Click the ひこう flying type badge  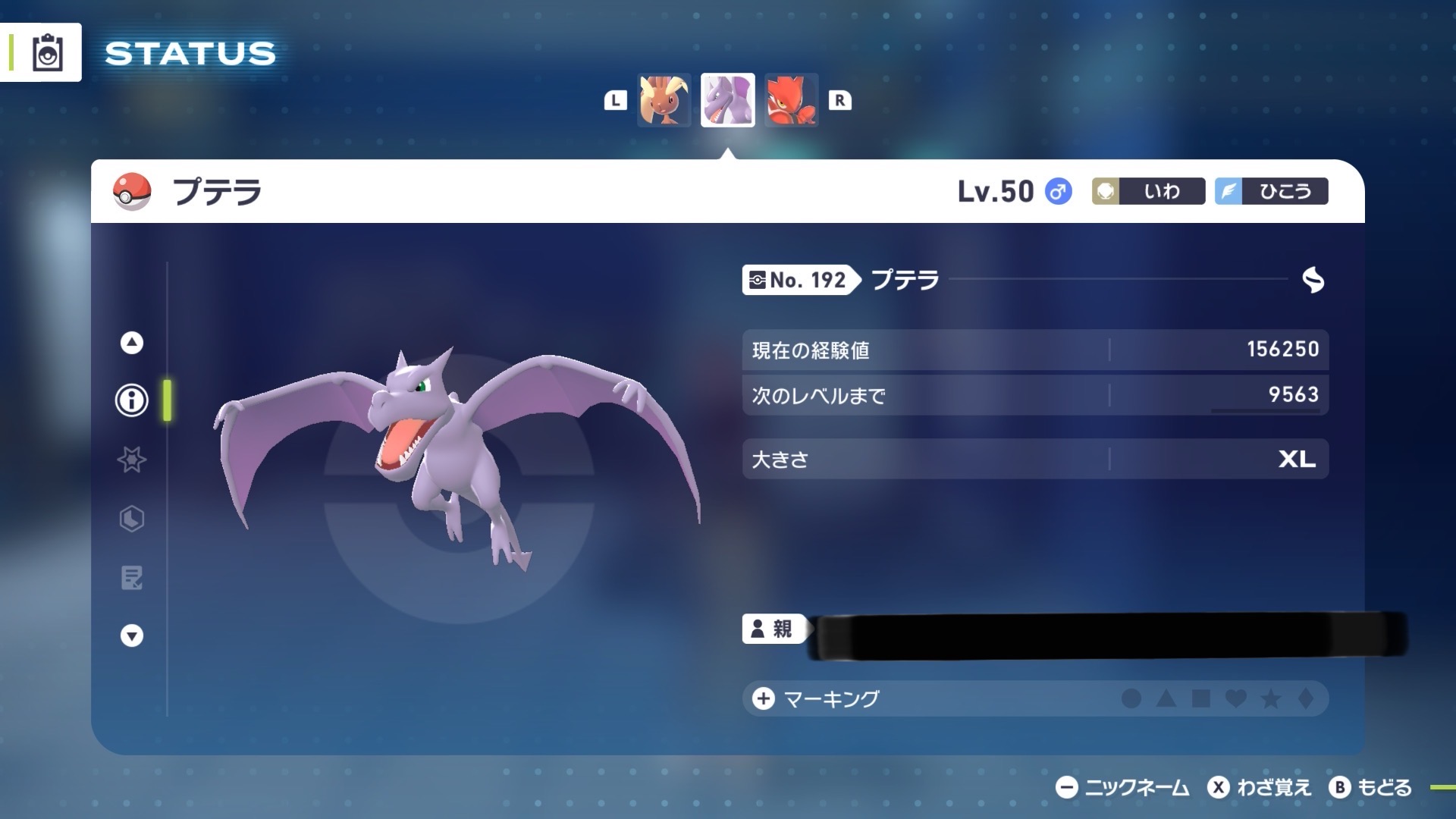1271,191
